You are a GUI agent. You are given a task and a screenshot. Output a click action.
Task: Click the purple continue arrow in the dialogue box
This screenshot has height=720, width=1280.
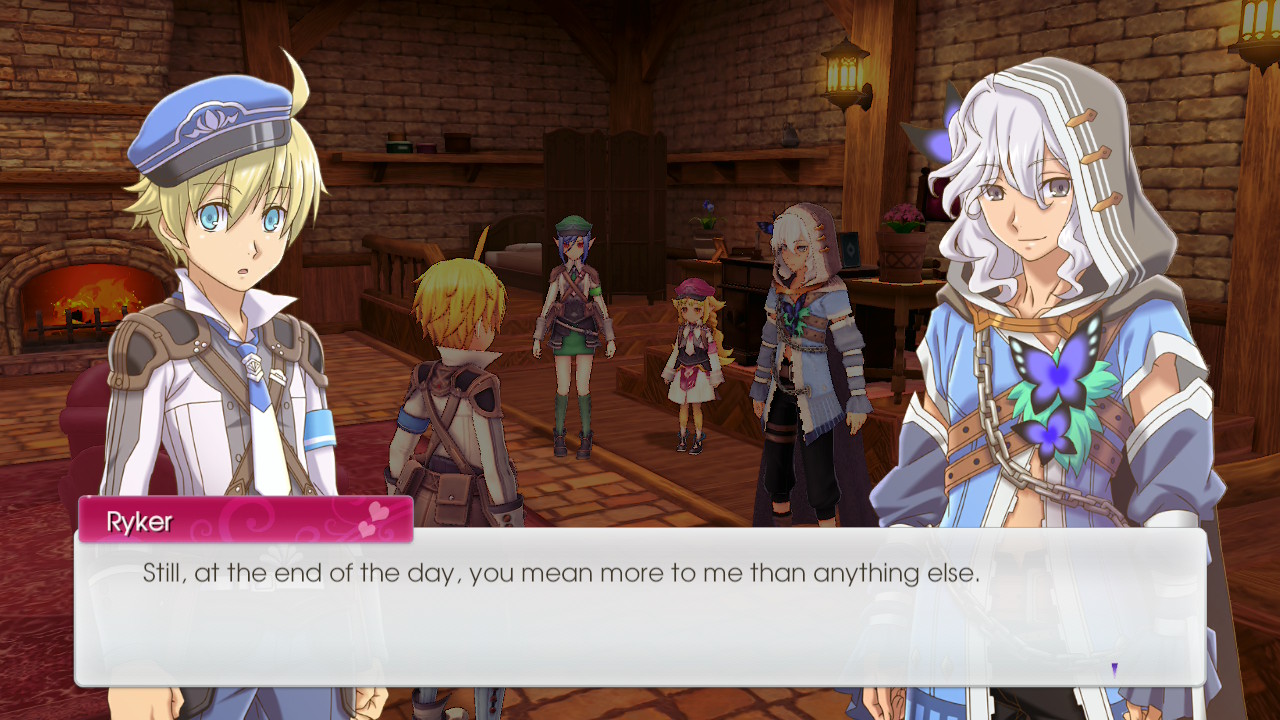[x=1114, y=669]
